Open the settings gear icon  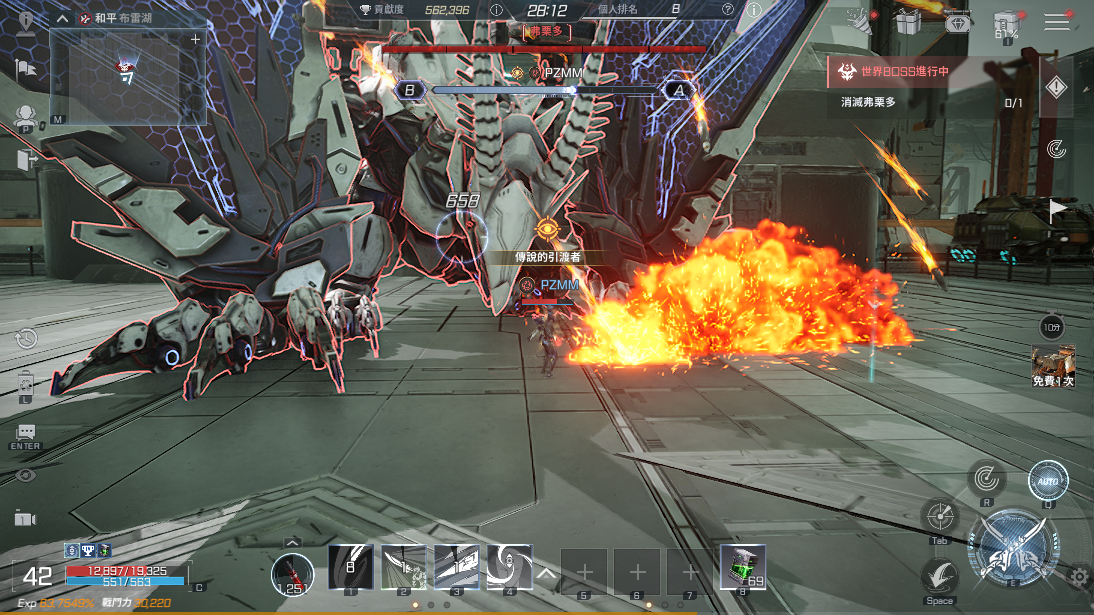point(1079,576)
